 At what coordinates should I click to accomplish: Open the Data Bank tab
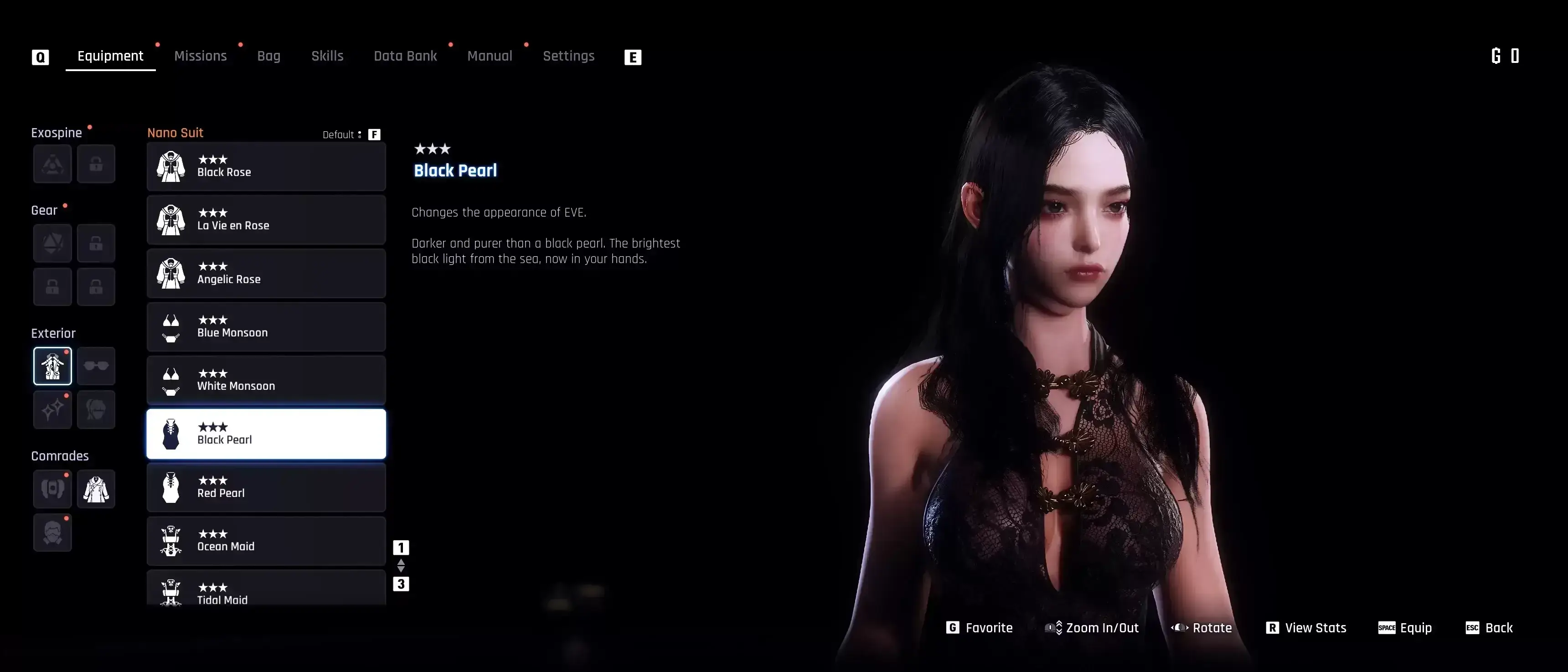[405, 56]
